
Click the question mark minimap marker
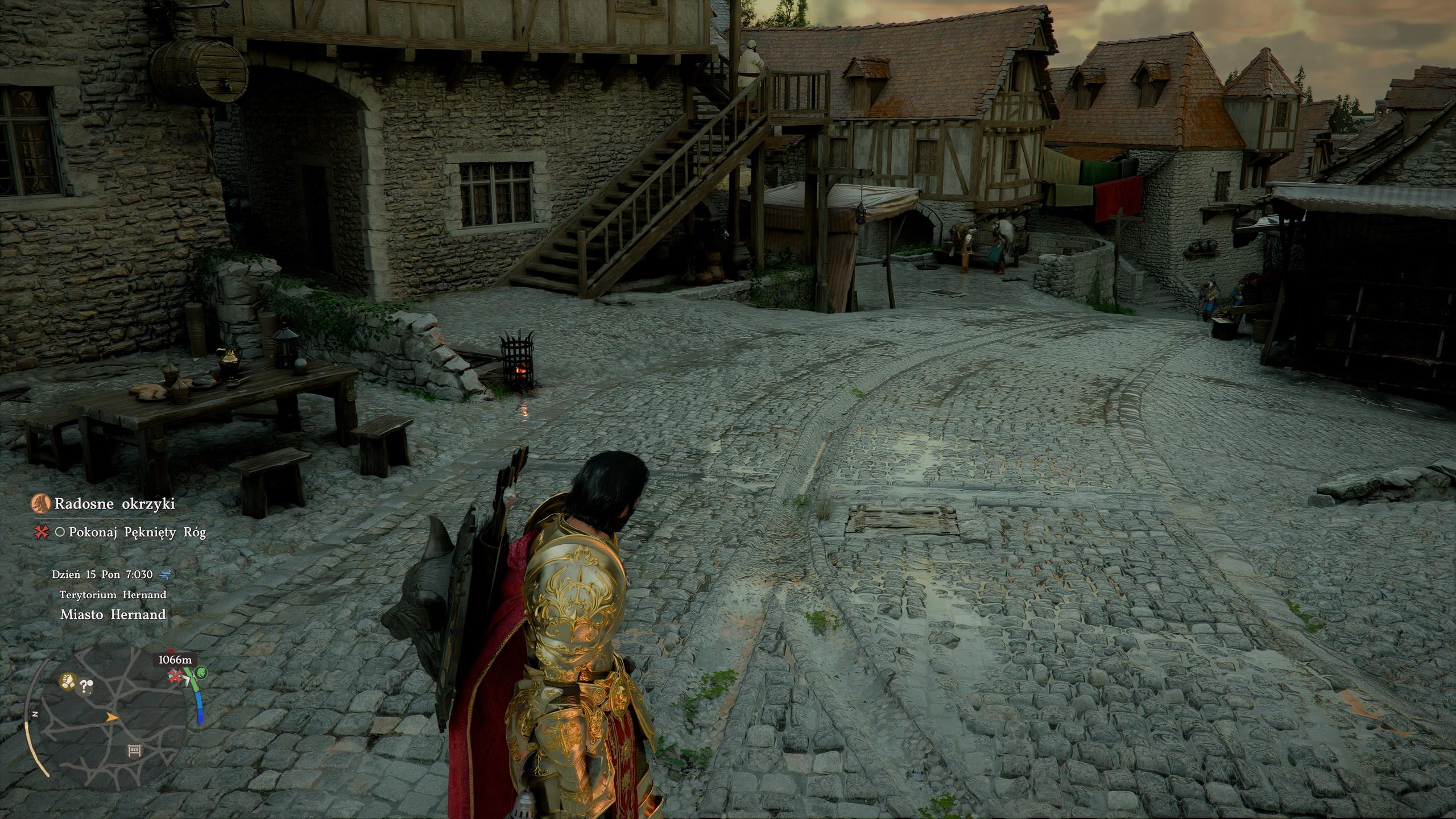(86, 686)
